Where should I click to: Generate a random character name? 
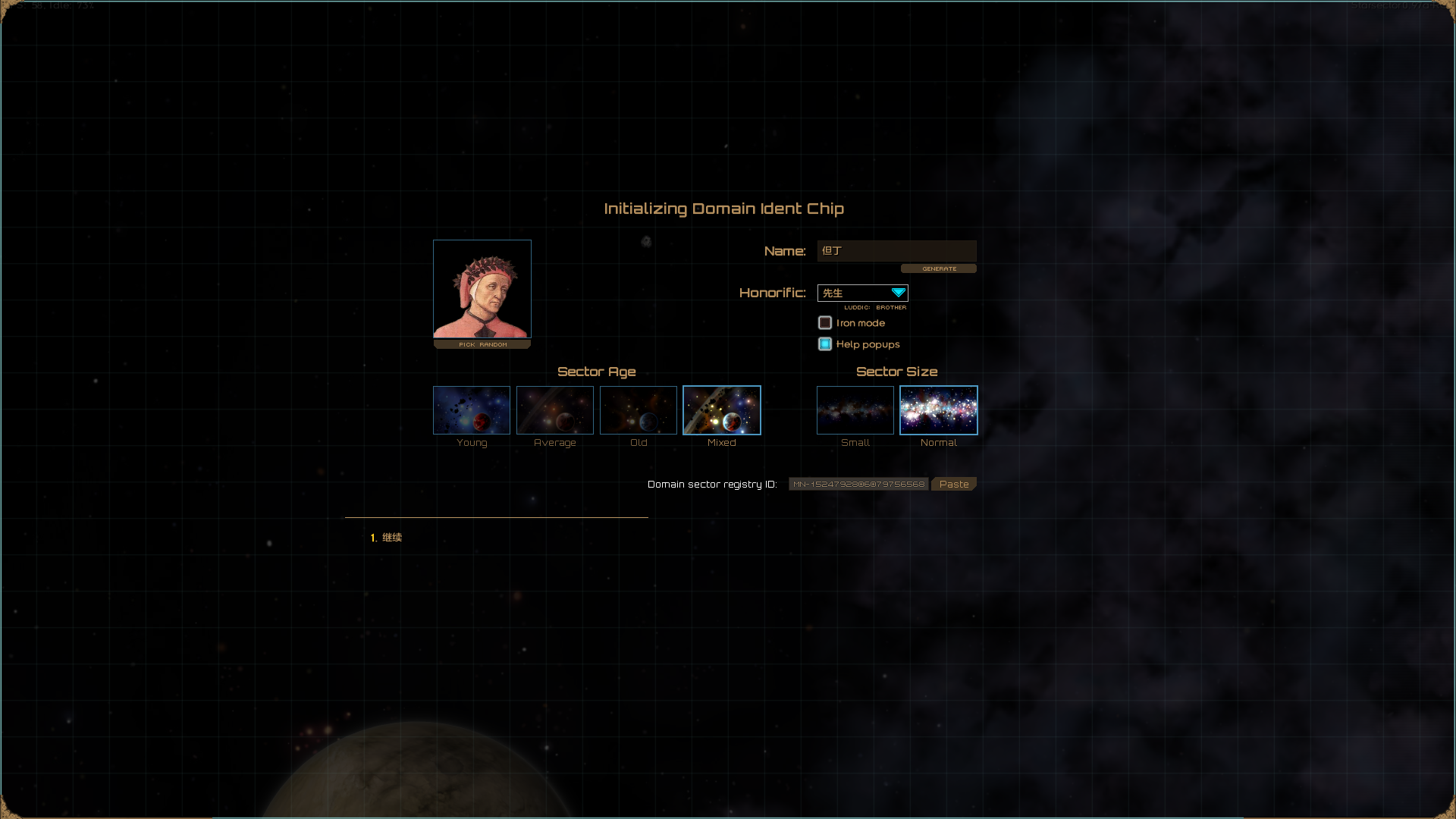coord(939,268)
